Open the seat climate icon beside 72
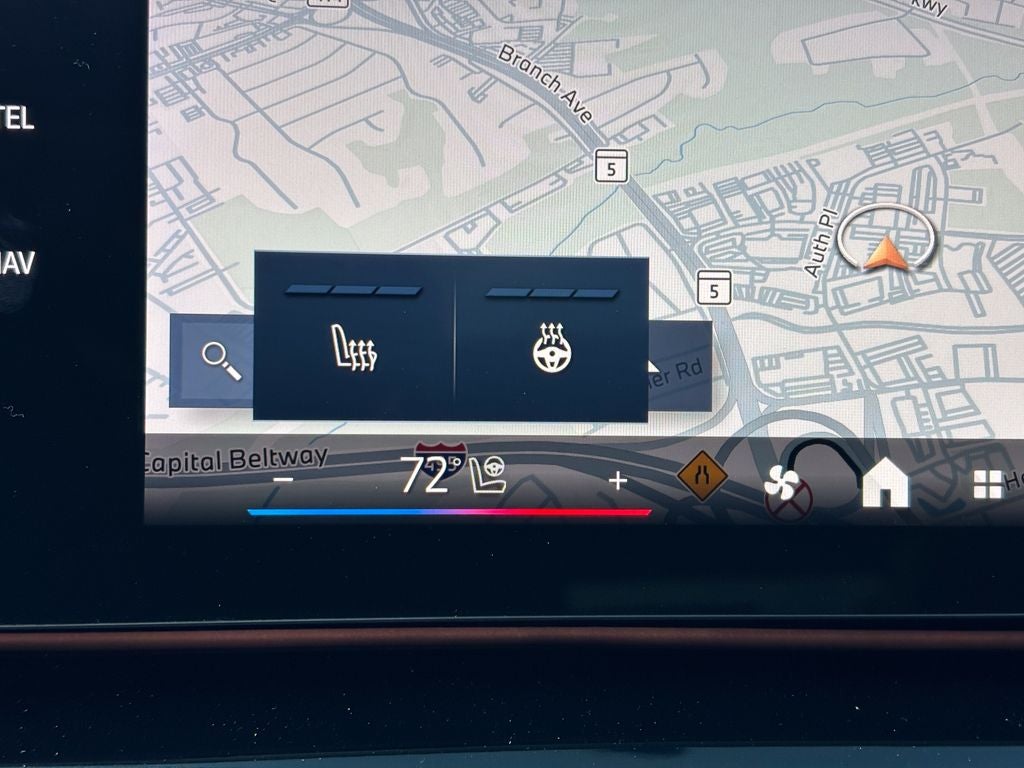The width and height of the screenshot is (1024, 768). [489, 476]
